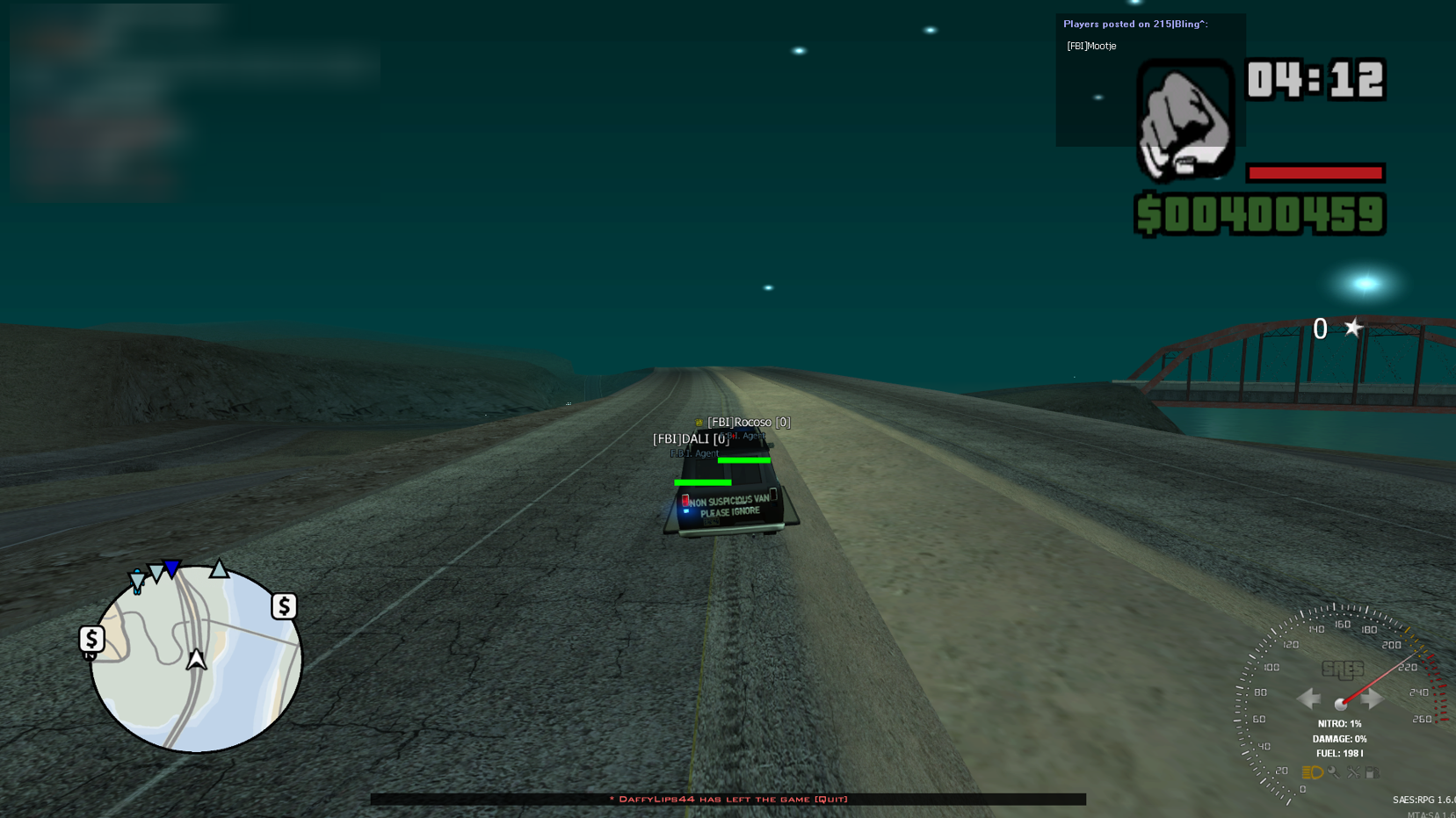Click the key icon on the speedometer
This screenshot has width=1456, height=818.
1334,772
